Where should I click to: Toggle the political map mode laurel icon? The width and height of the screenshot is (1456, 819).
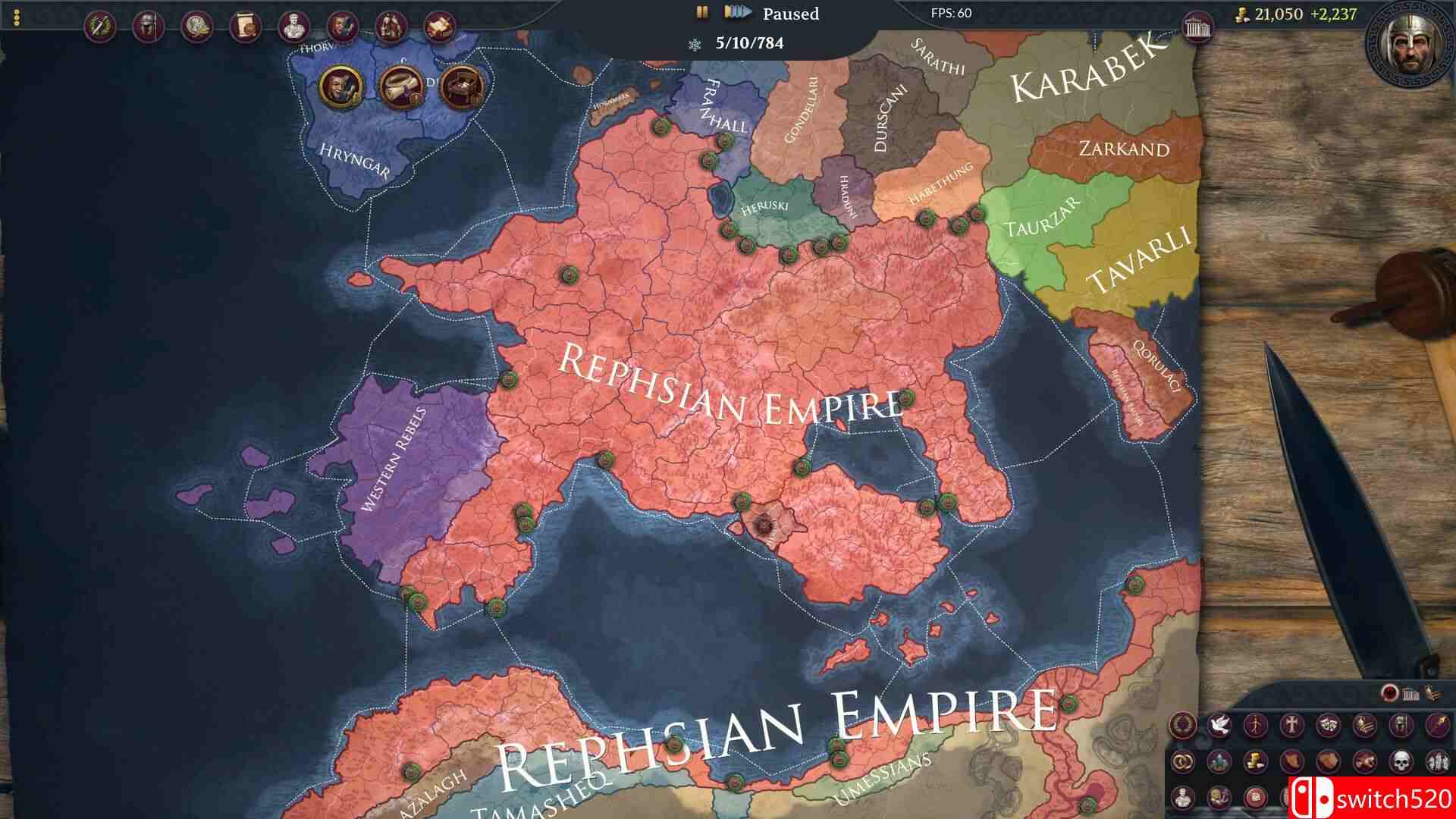(1181, 724)
